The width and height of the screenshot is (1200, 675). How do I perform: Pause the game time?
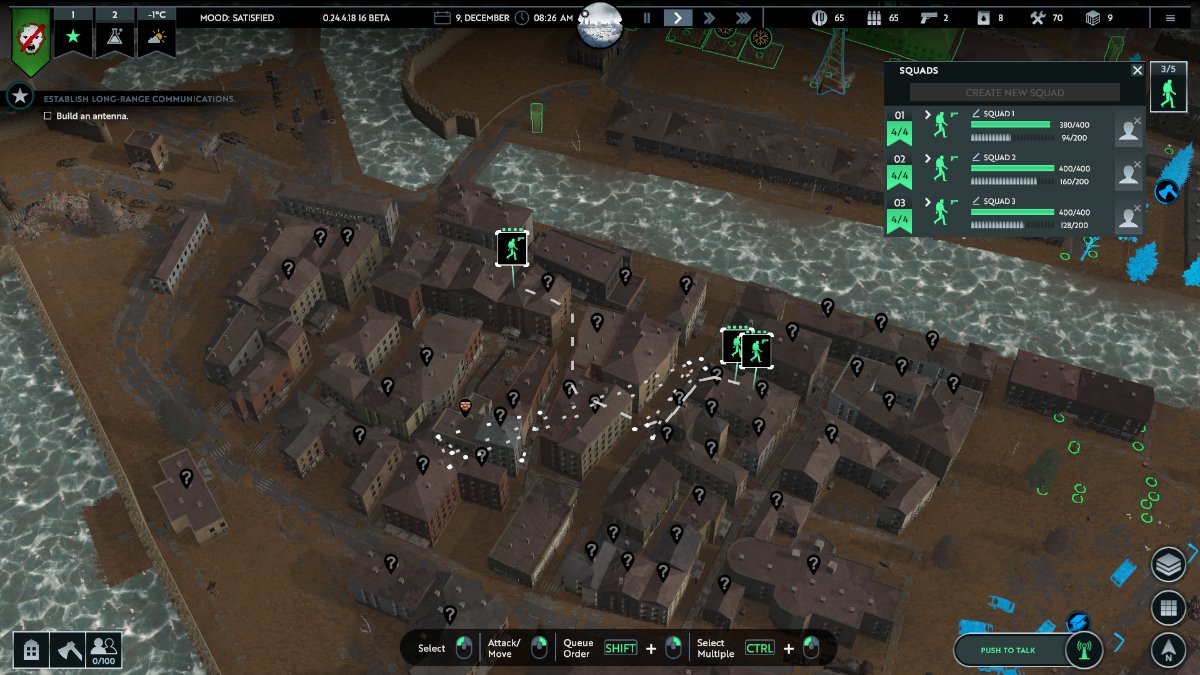click(647, 17)
